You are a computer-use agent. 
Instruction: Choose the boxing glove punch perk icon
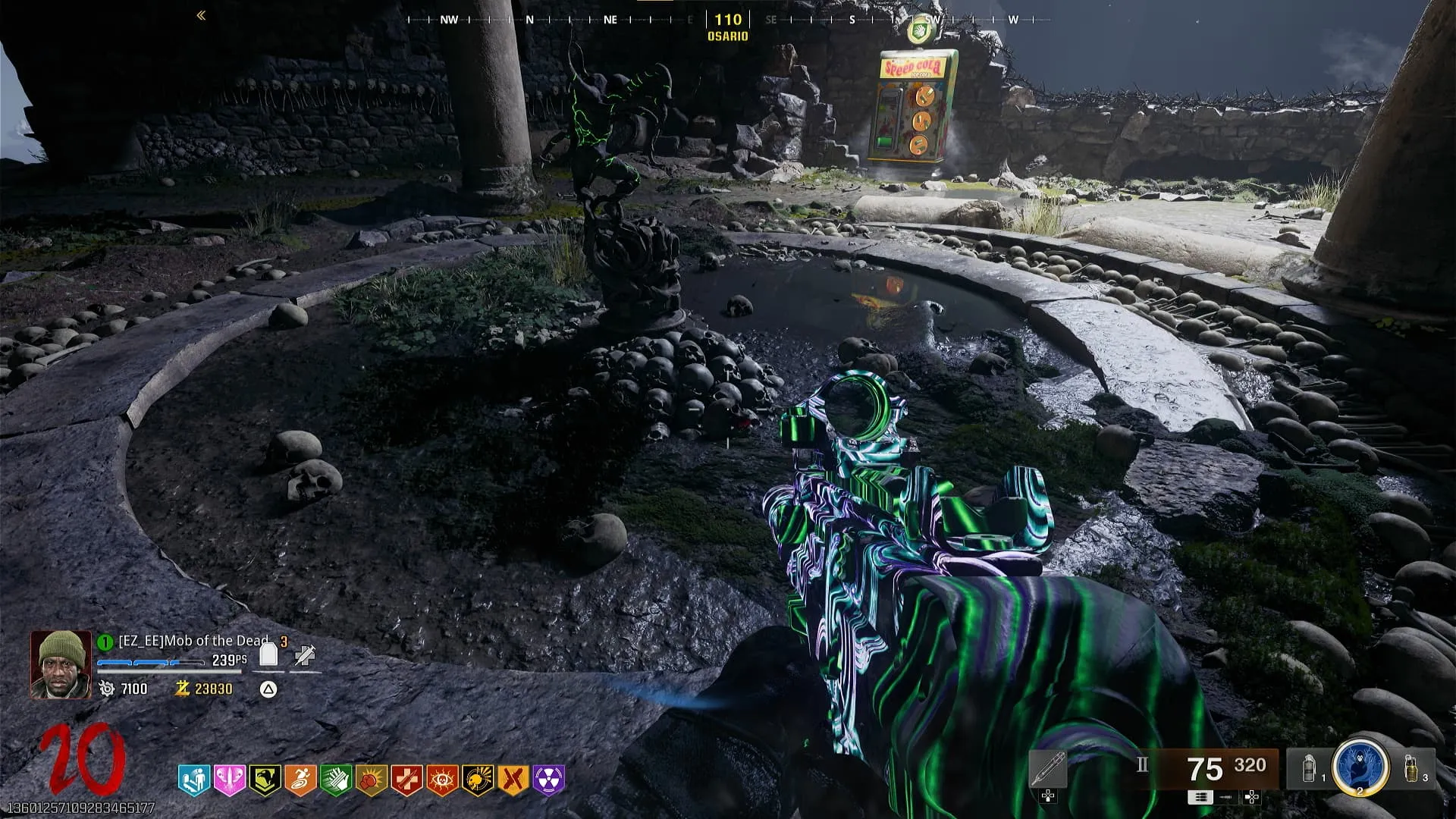tap(372, 780)
